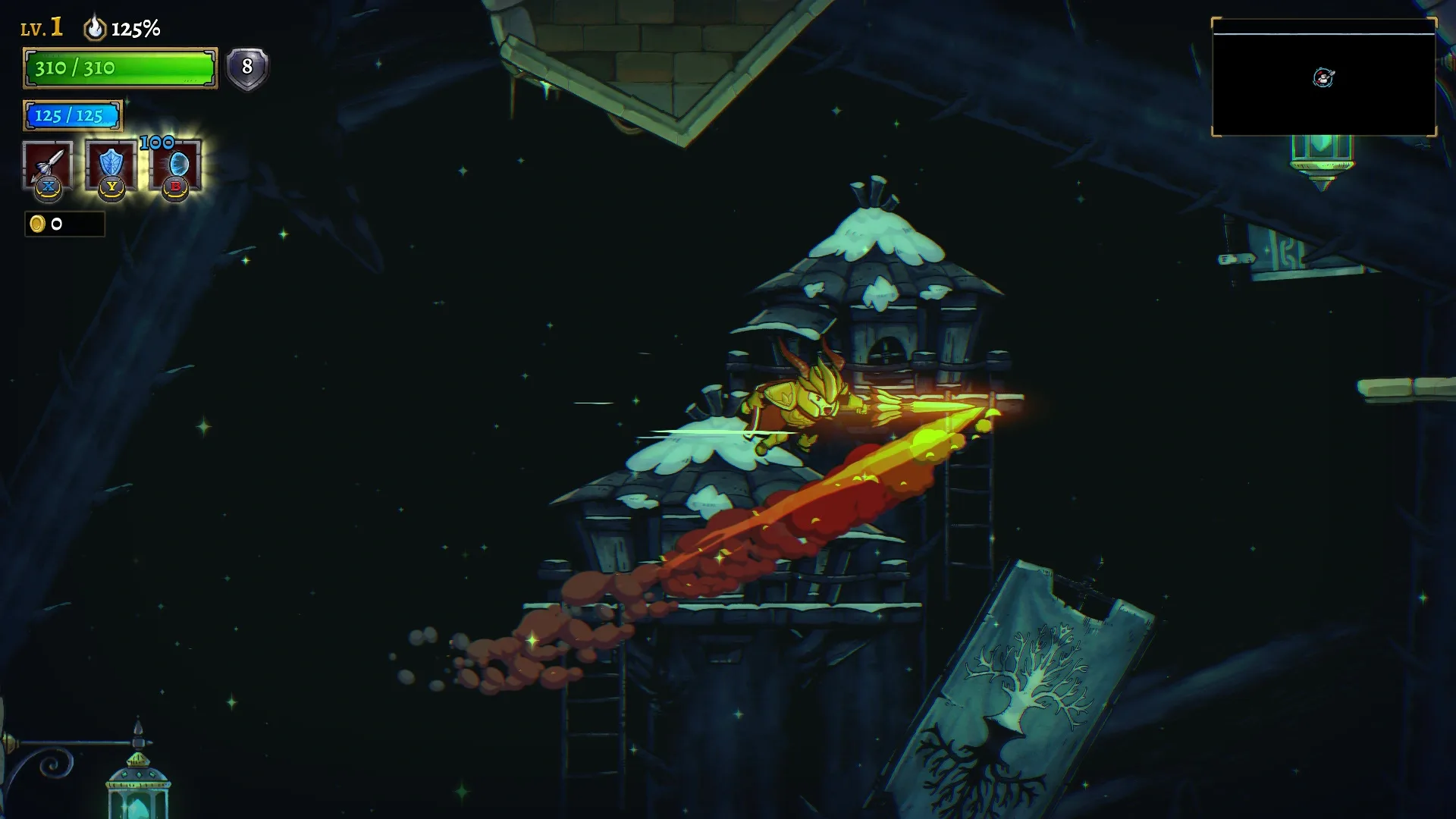Click the green 310/310 health bar
Image resolution: width=1456 pixels, height=819 pixels.
pyautogui.click(x=119, y=69)
